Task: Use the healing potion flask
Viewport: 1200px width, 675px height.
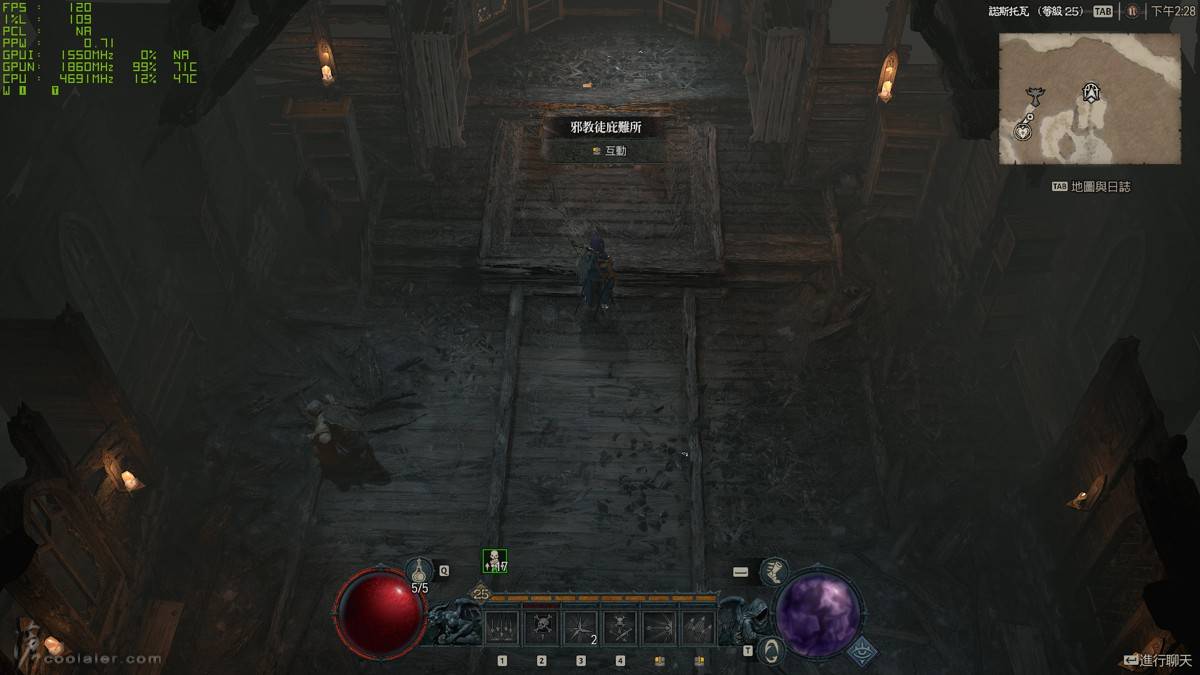Action: pos(419,572)
